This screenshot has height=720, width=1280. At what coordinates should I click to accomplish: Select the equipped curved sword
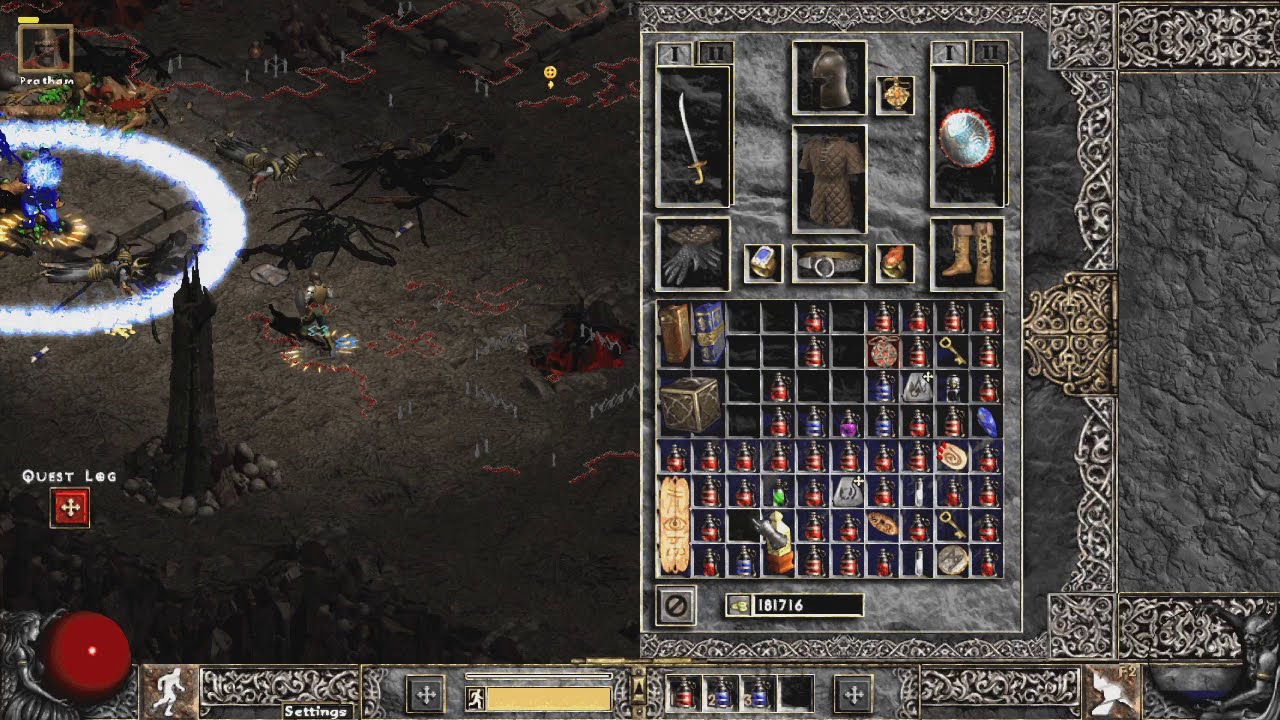click(x=693, y=139)
